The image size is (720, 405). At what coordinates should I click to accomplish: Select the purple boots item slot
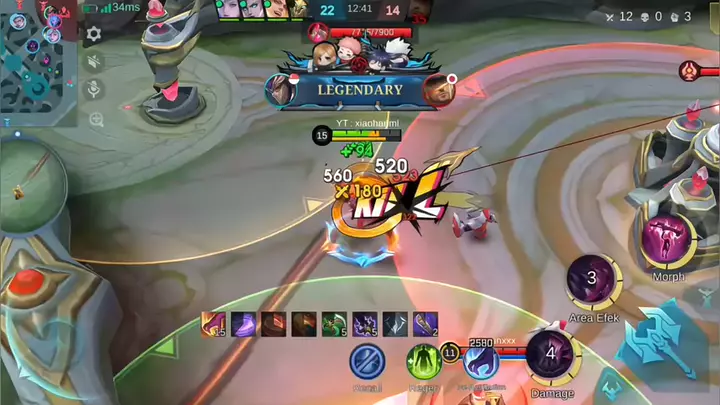click(x=243, y=324)
